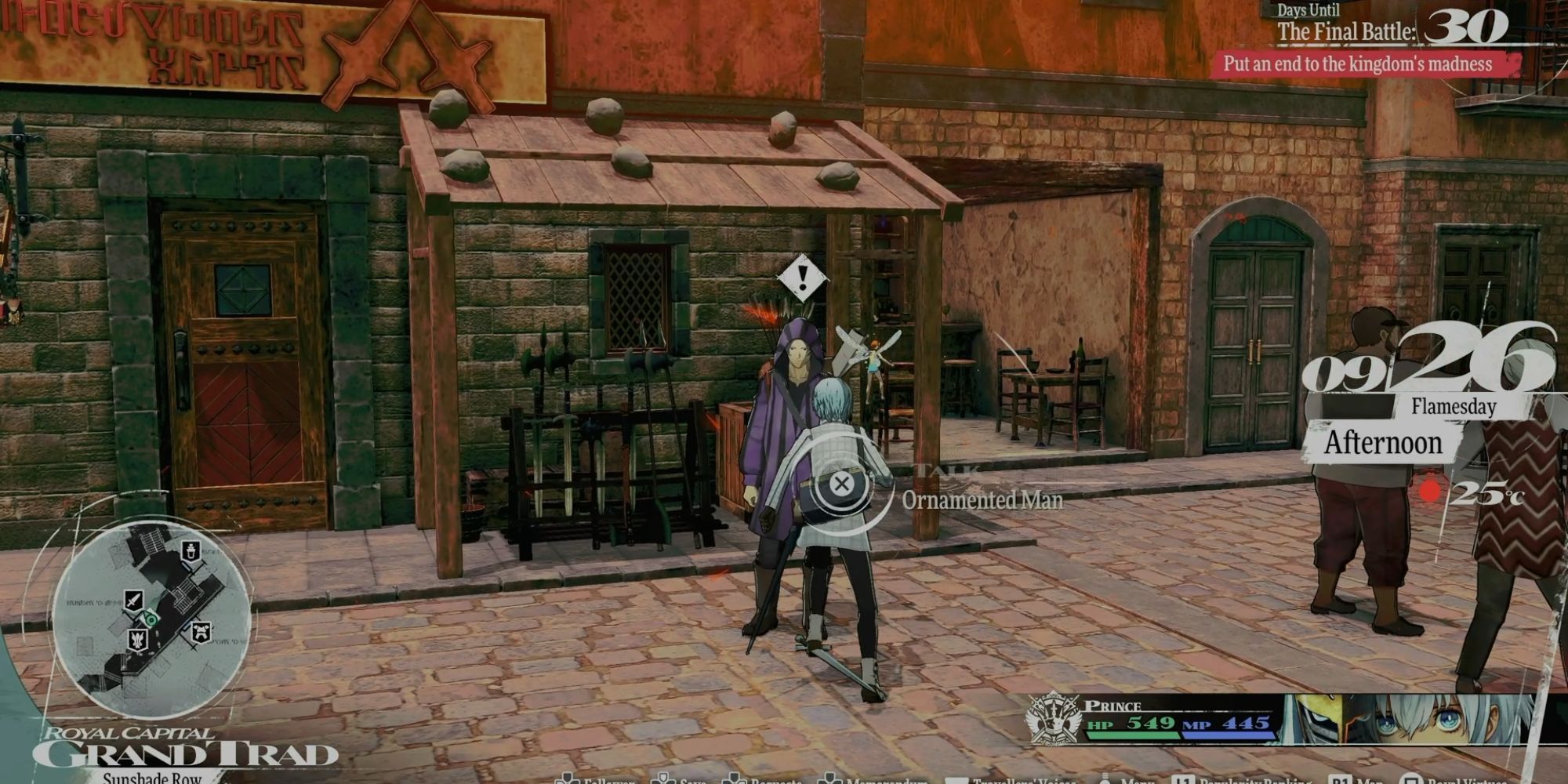The image size is (1568, 784).
Task: Select the winged crest marker on minimap
Action: (x=138, y=640)
